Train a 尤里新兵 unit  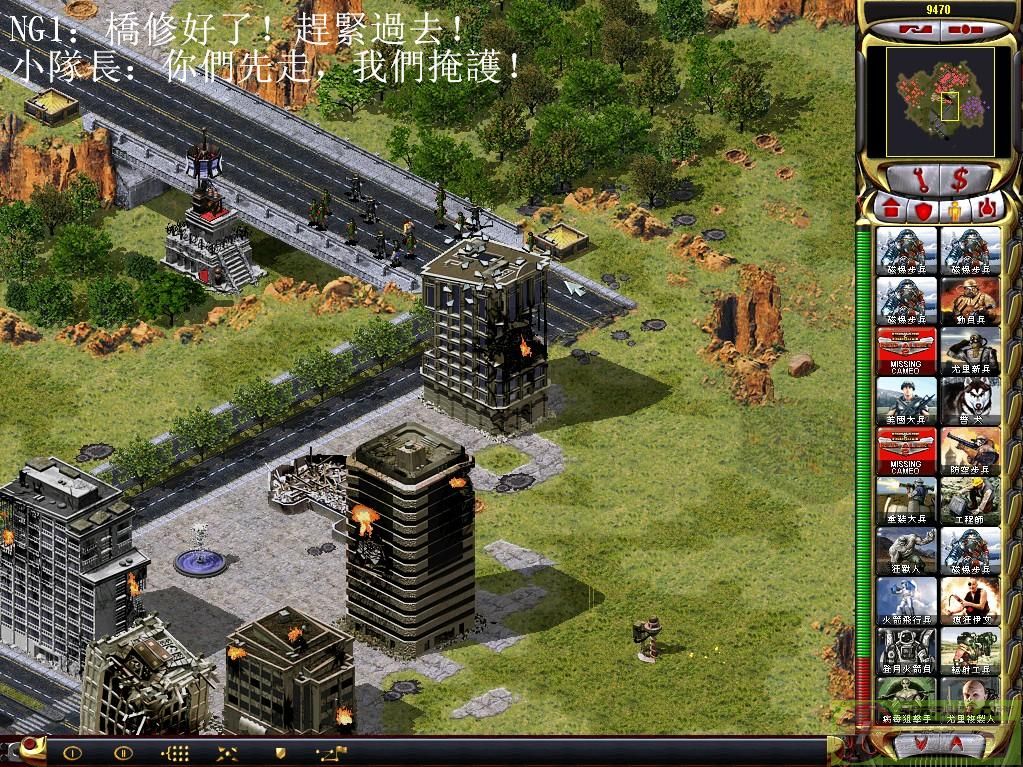pyautogui.click(x=970, y=351)
